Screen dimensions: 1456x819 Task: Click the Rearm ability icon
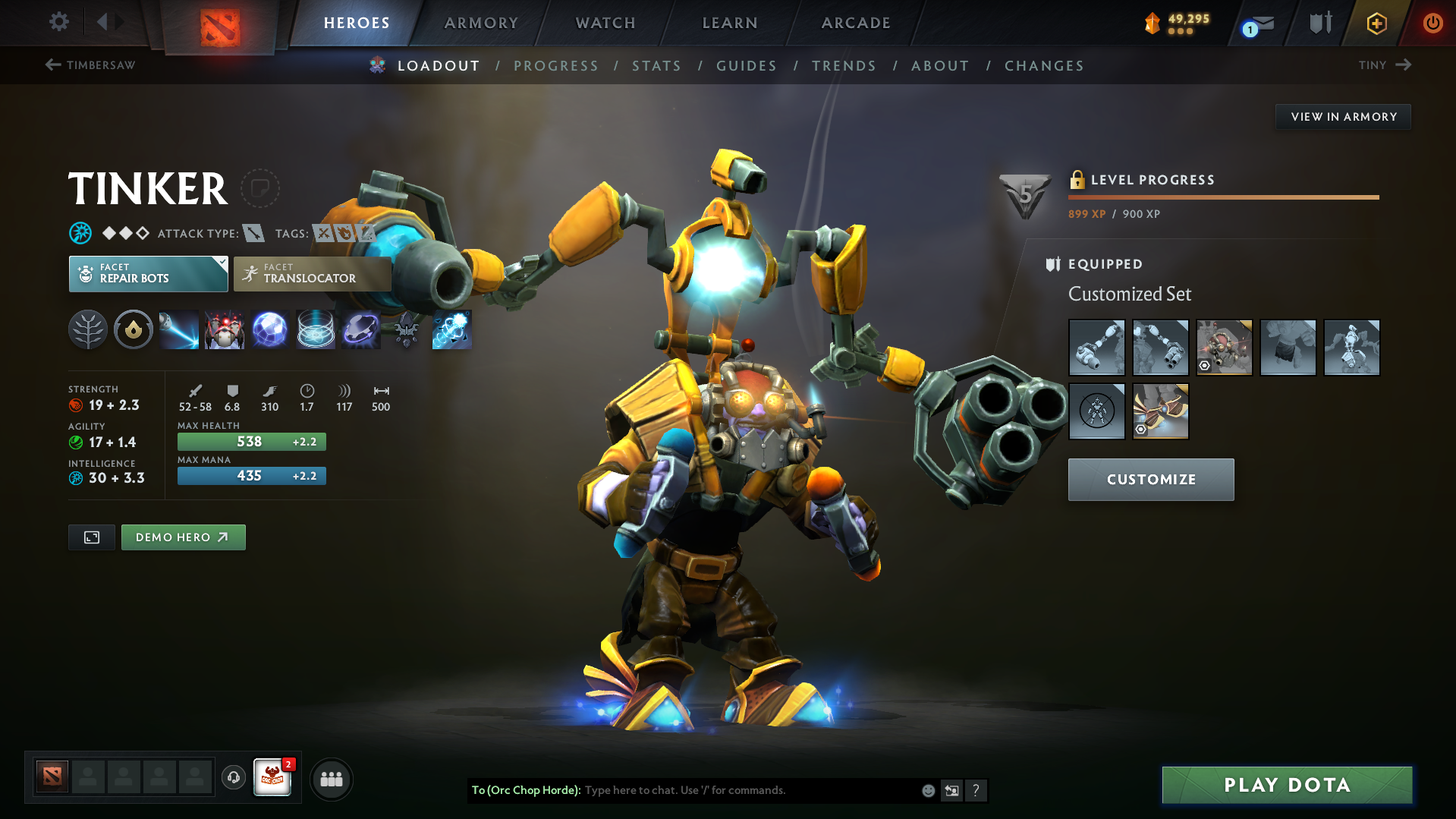click(x=451, y=329)
